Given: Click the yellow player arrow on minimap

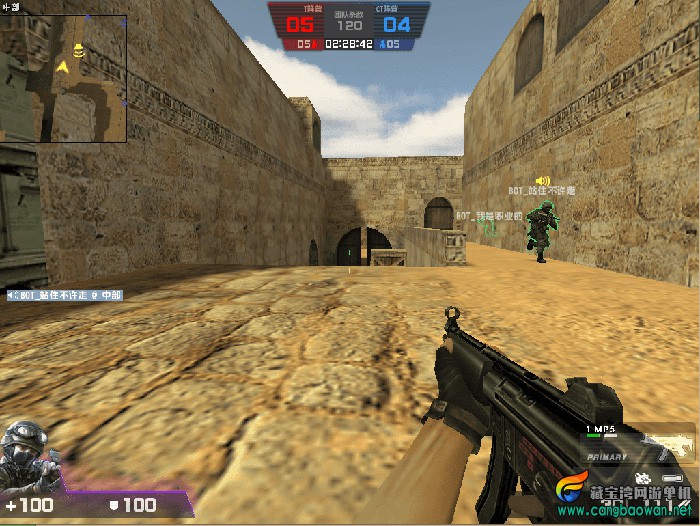Looking at the screenshot, I should tap(64, 66).
